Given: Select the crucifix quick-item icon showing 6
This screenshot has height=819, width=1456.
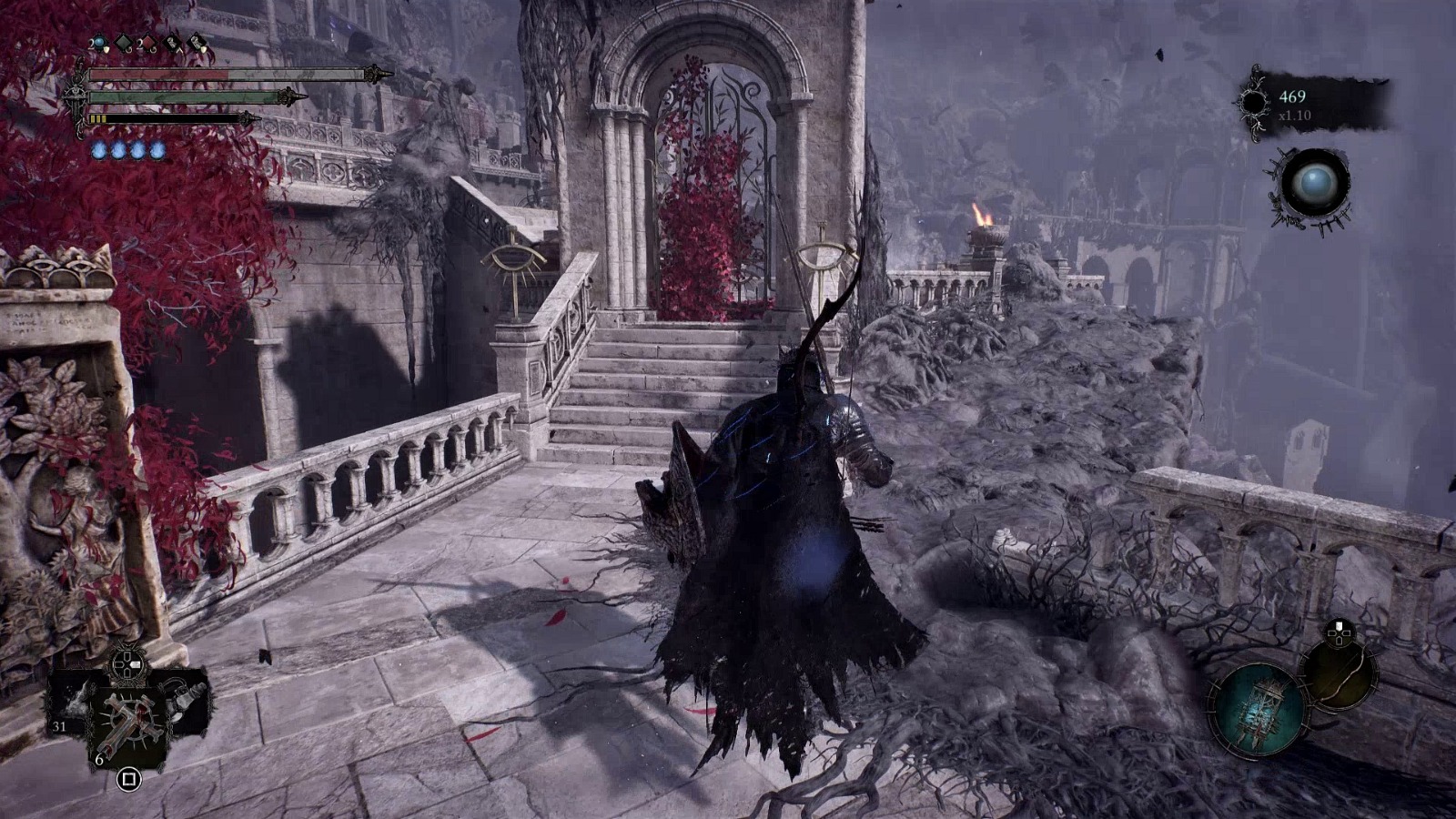Looking at the screenshot, I should click(x=130, y=720).
